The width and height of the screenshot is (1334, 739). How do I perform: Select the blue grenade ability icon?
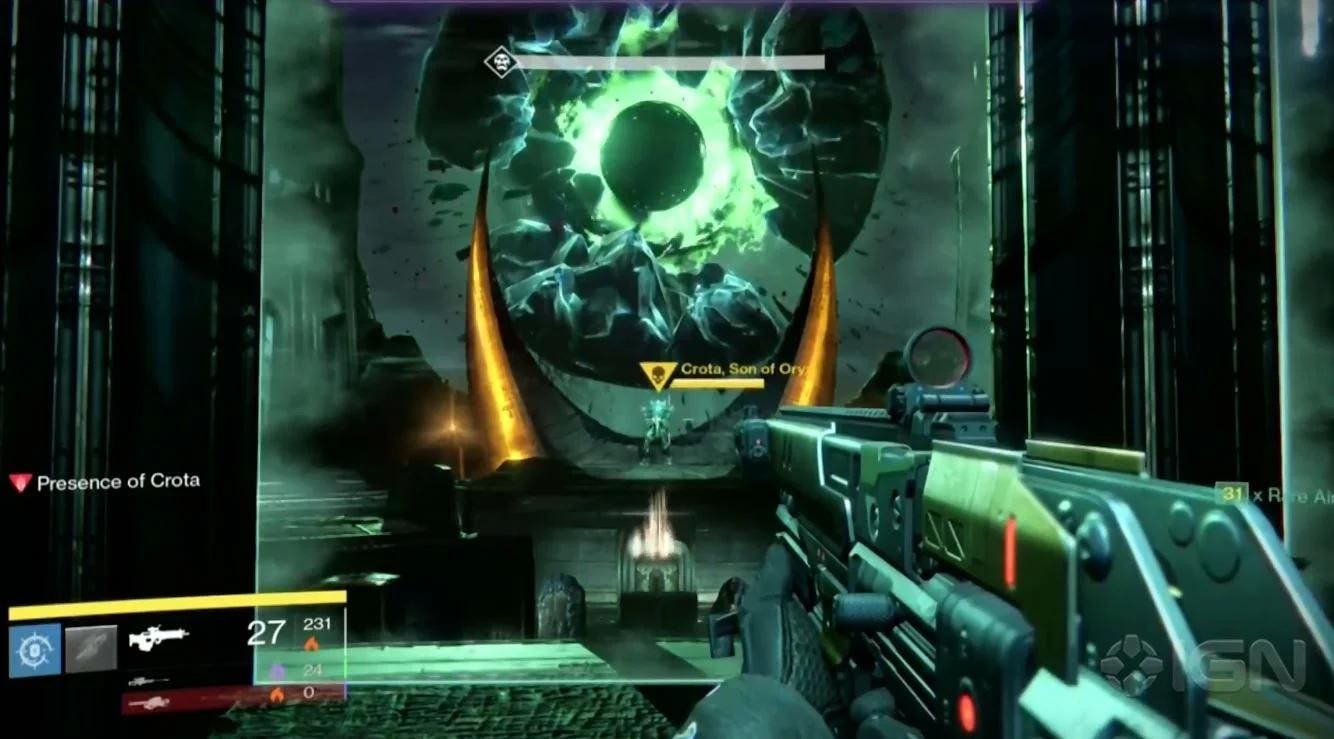[x=35, y=648]
